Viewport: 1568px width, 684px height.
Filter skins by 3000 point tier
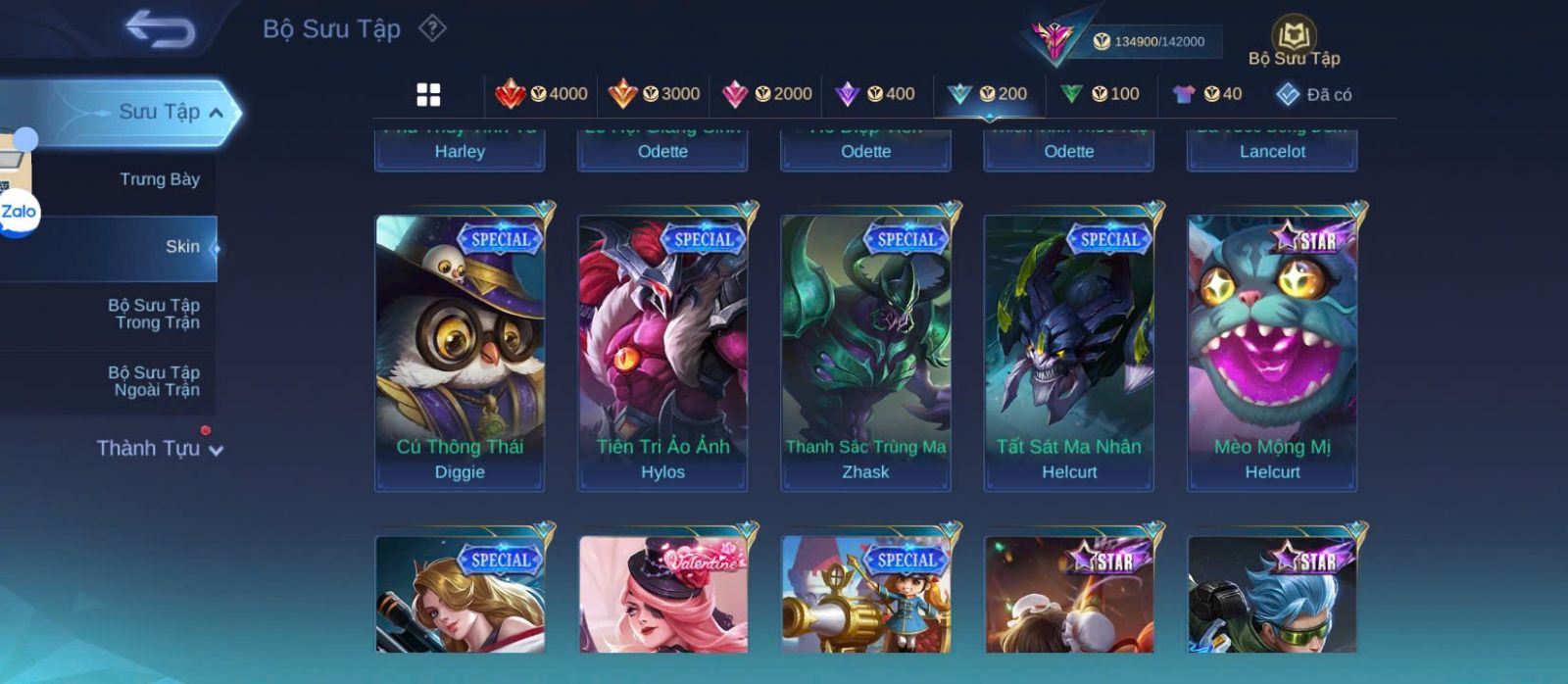click(654, 94)
